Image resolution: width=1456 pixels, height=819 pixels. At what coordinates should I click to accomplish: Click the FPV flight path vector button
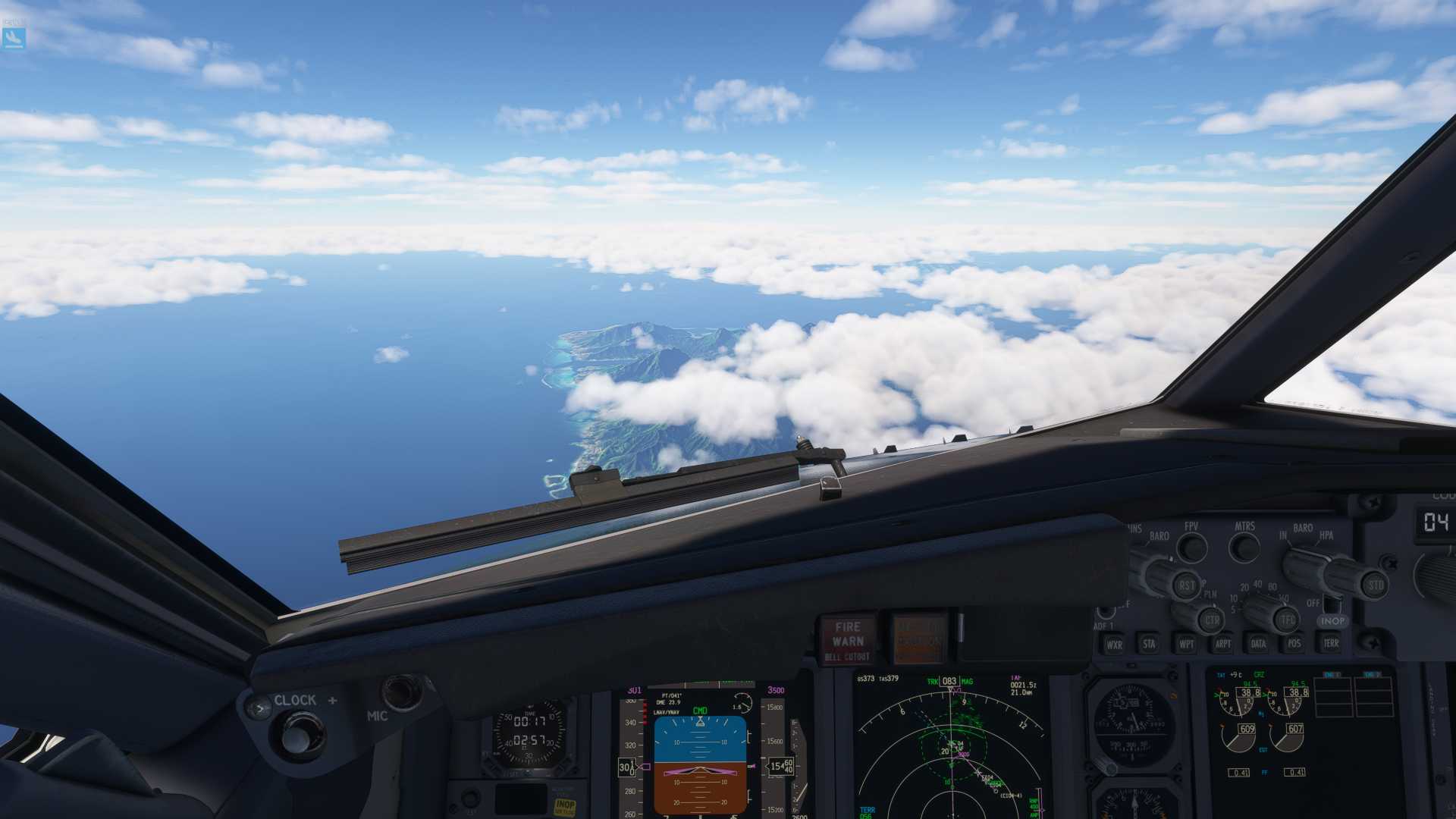click(1192, 548)
